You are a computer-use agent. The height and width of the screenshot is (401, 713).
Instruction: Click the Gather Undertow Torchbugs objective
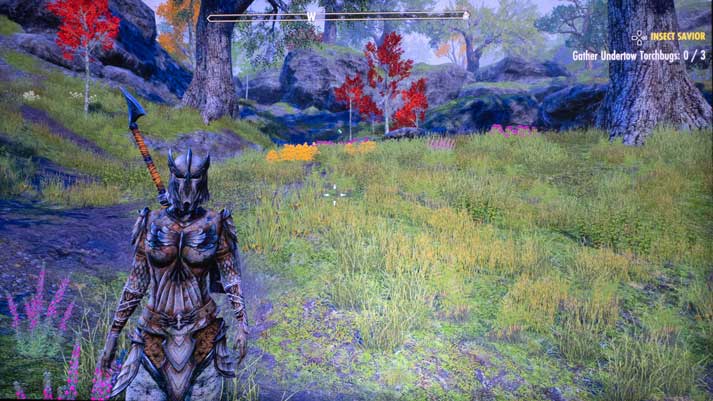pos(640,56)
